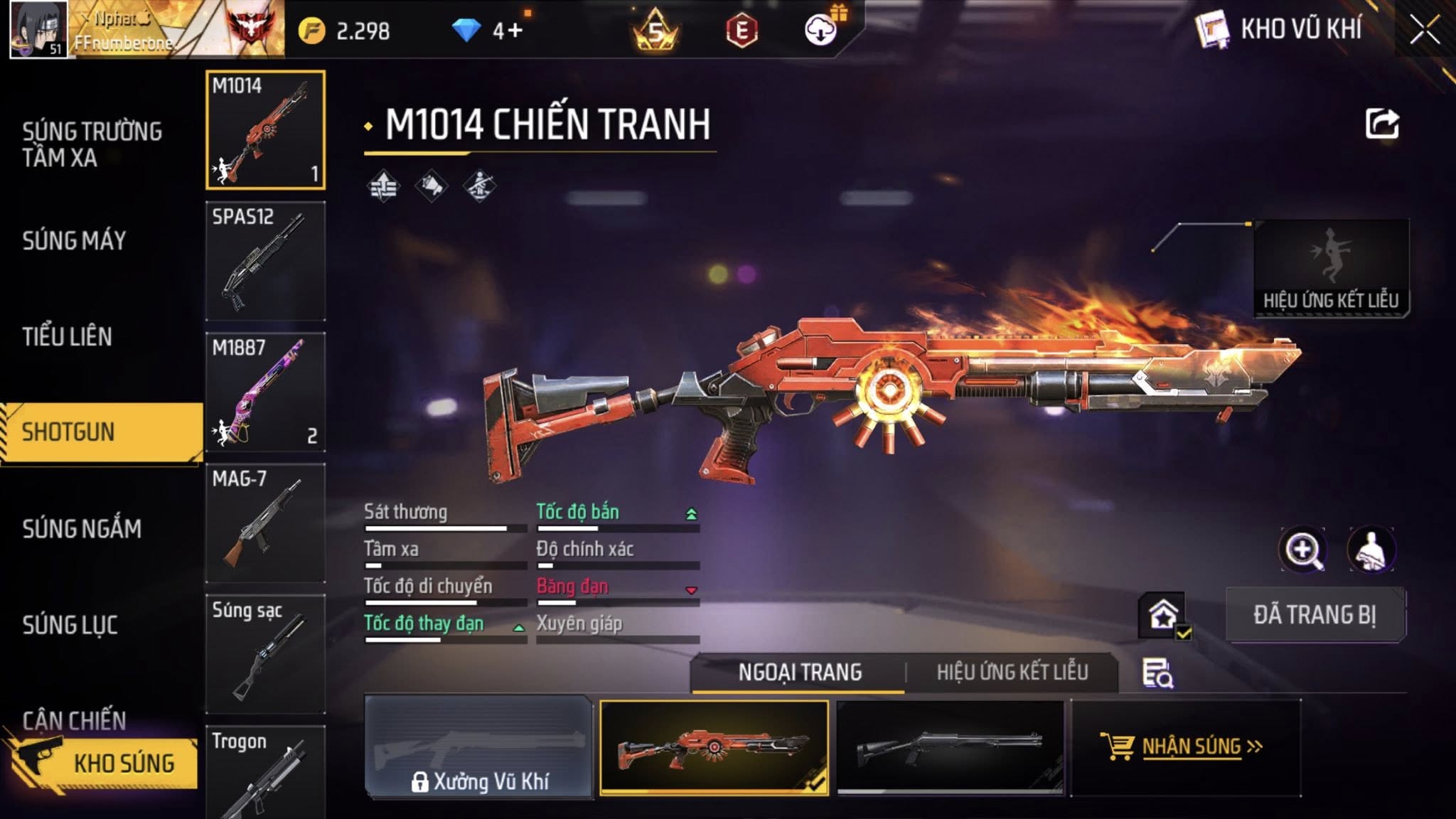Show the Súng Lục category
This screenshot has width=1456, height=819.
70,625
